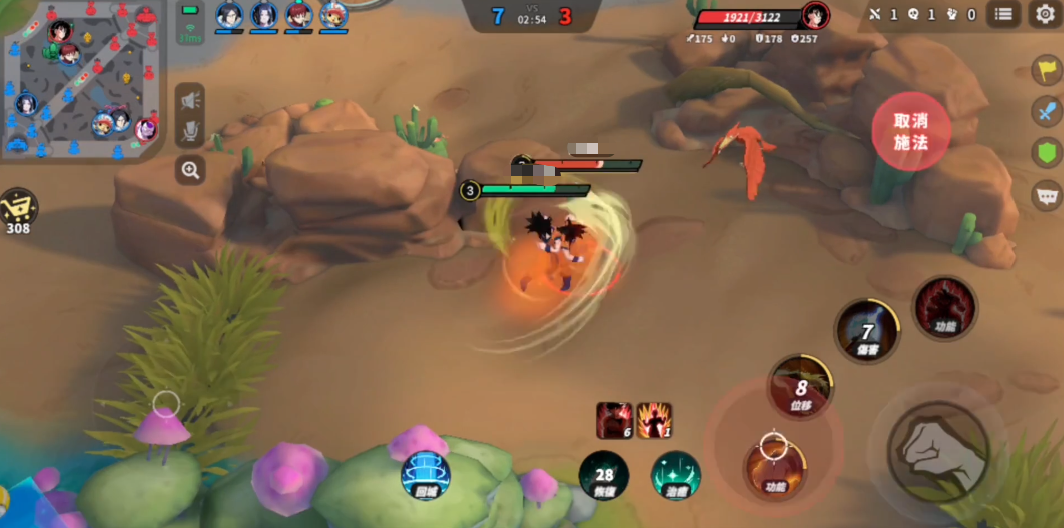The image size is (1064, 528).
Task: Send the green shield defend signal
Action: pyautogui.click(x=1046, y=152)
